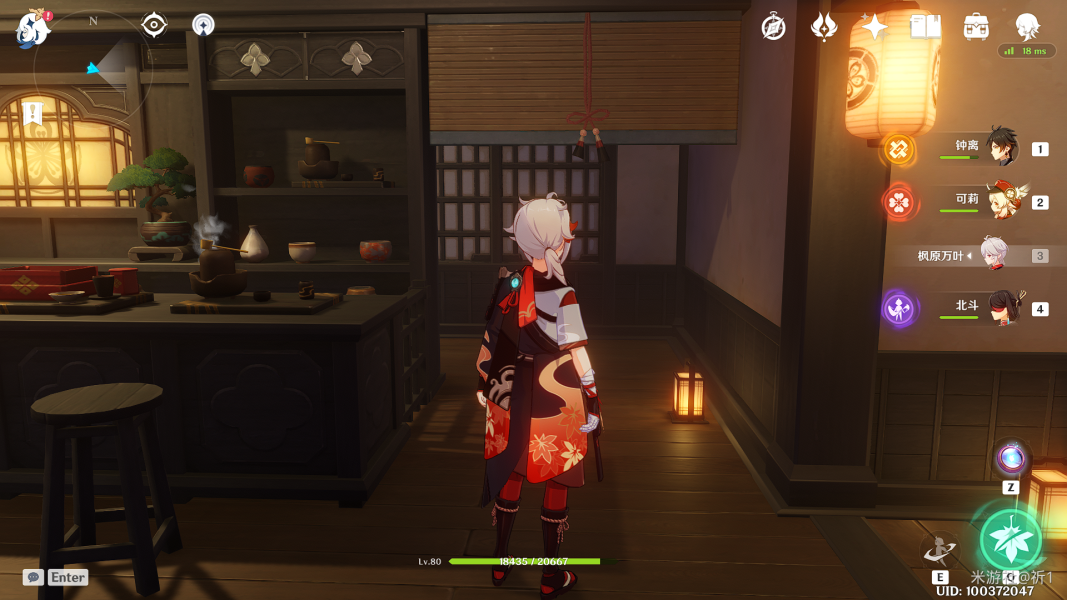This screenshot has height=600, width=1067.
Task: Switch to party member 北斗
Action: tap(1001, 308)
